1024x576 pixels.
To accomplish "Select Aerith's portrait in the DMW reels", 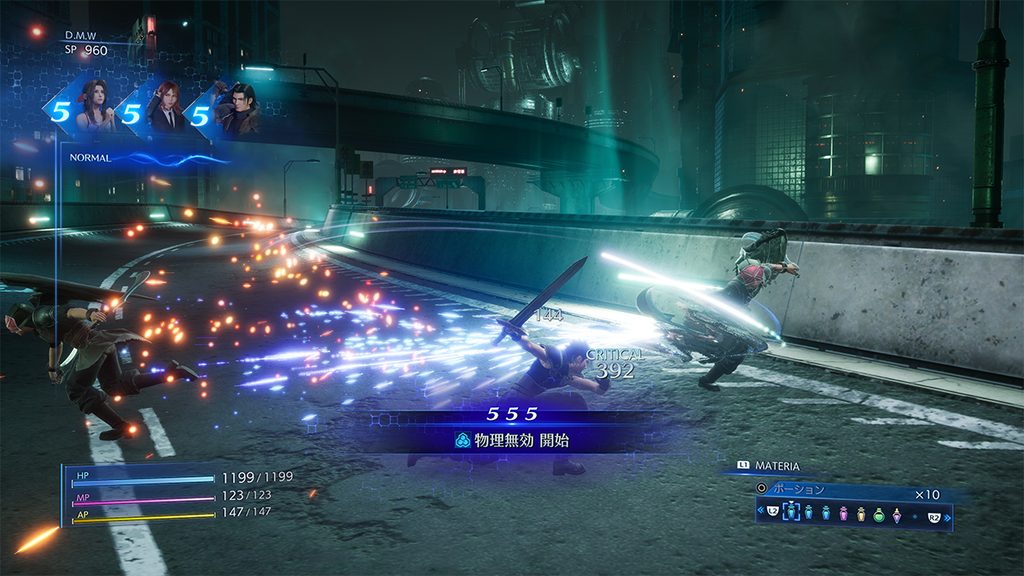I will [x=94, y=107].
